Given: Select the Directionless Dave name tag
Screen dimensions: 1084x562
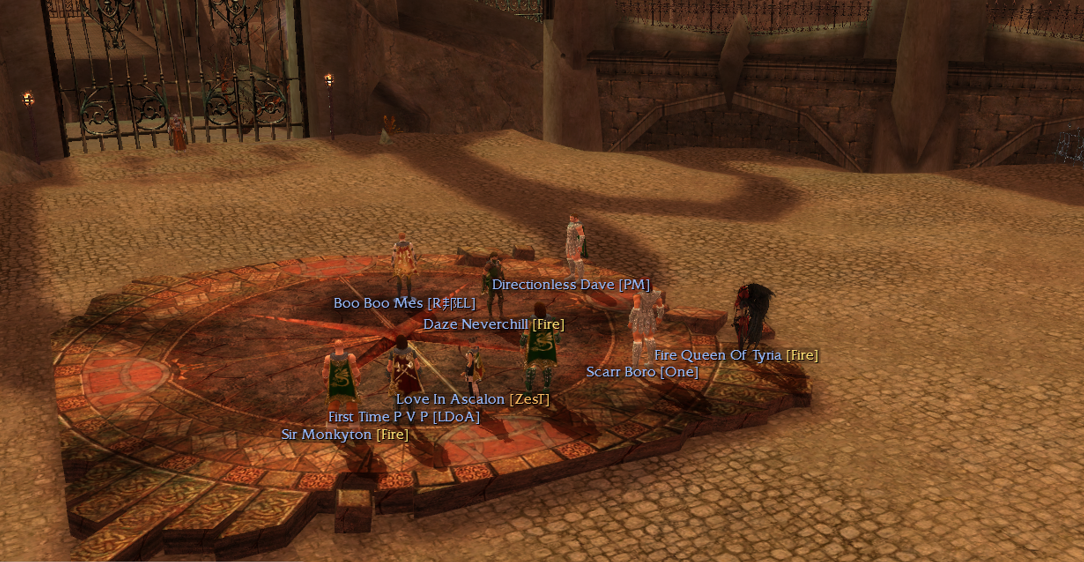Looking at the screenshot, I should click(570, 285).
